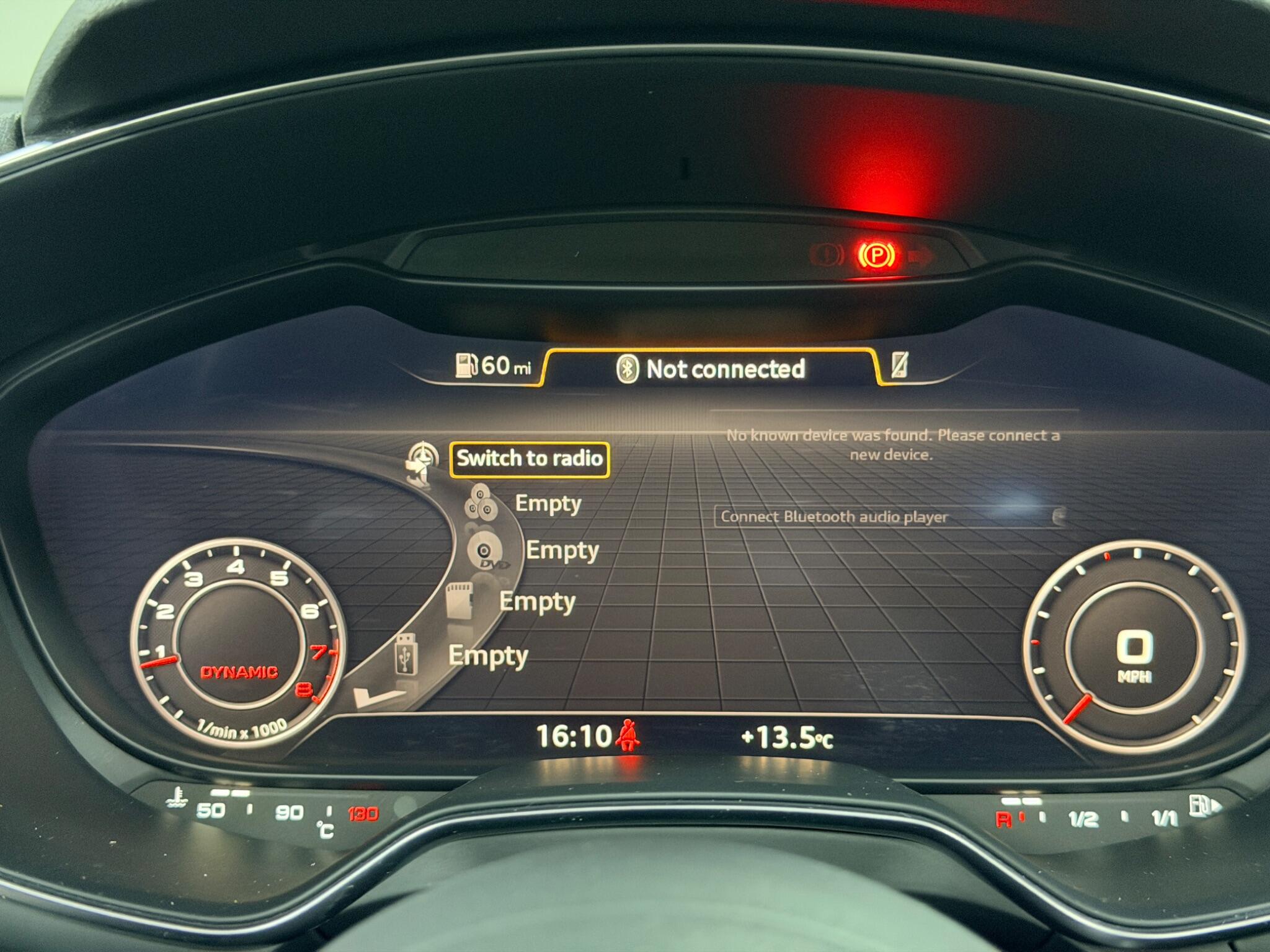
Task: Select the USB stick source entry
Action: click(487, 656)
